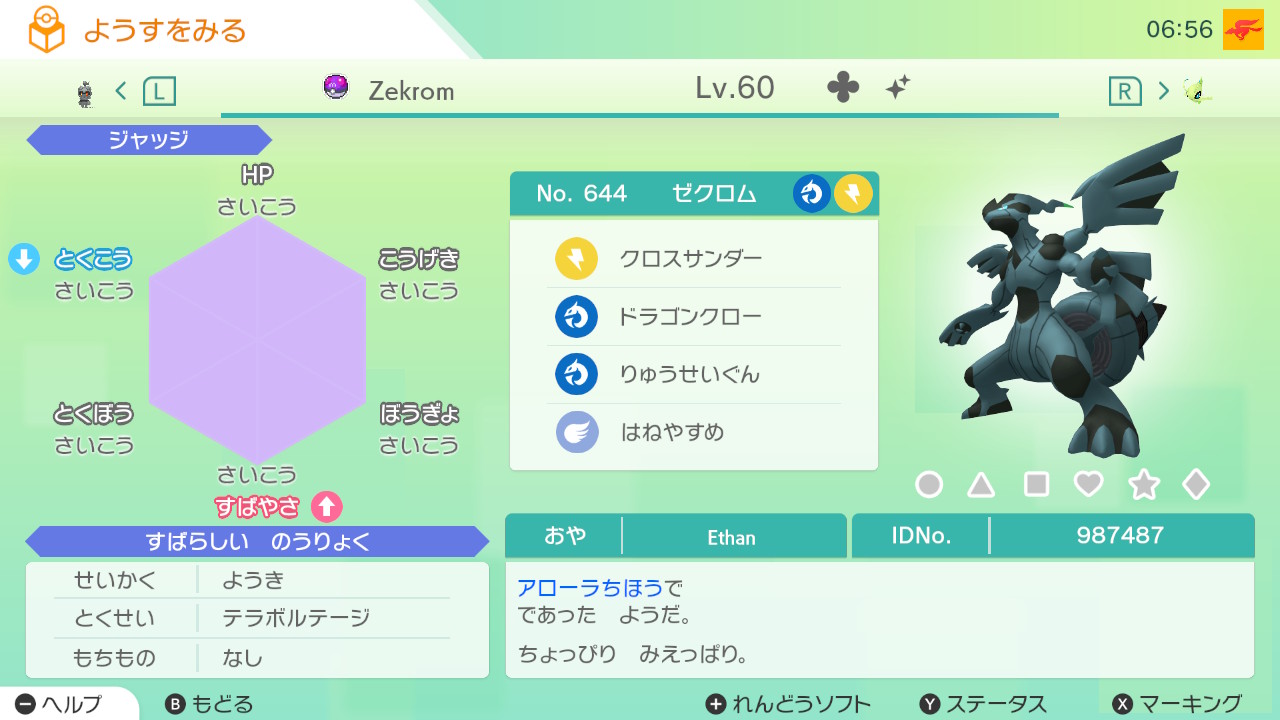The height and width of the screenshot is (720, 1280).
Task: Click the left chevron to view previous Pokémon
Action: (119, 89)
